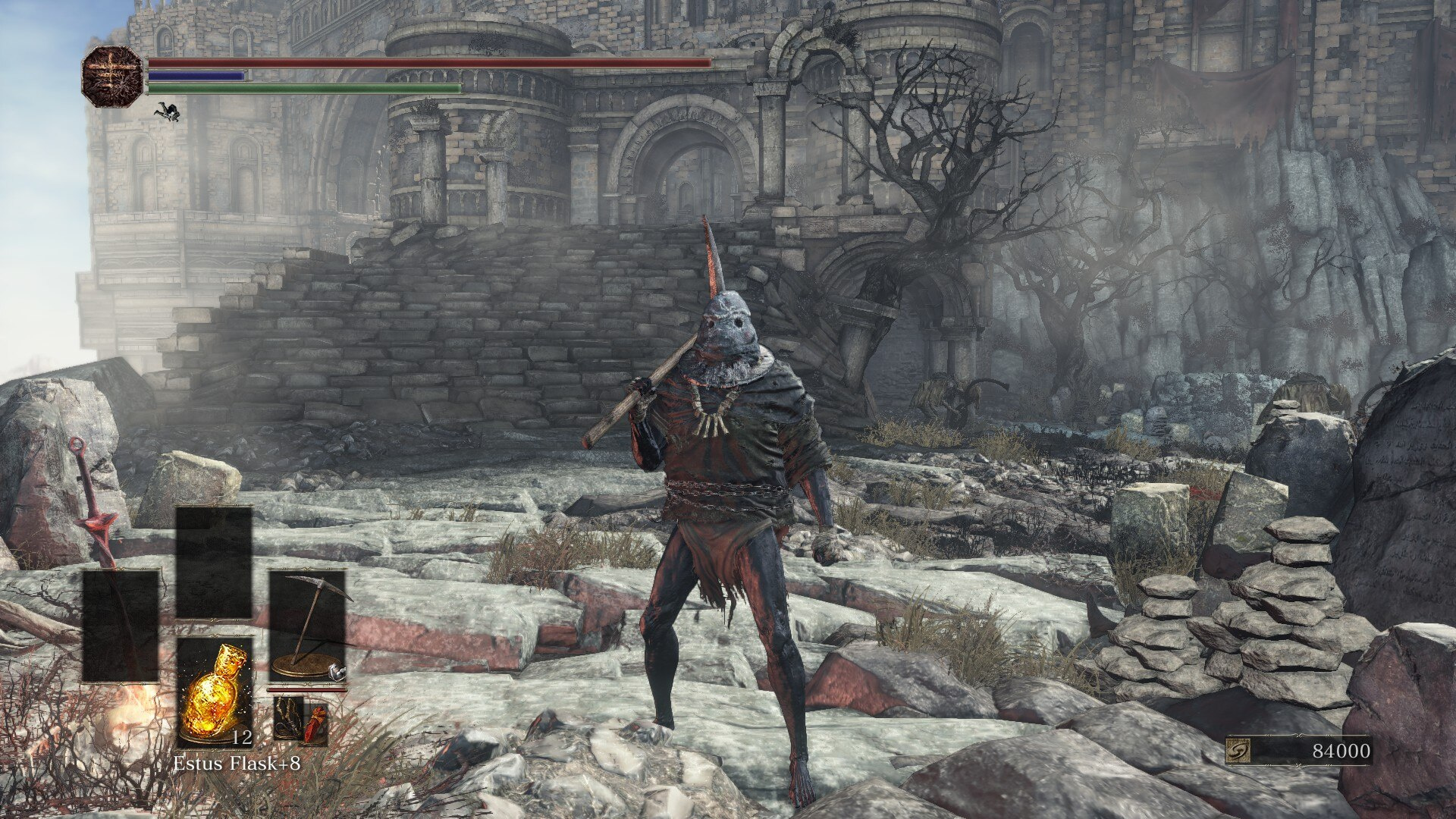Click the octagonal covenant emblem icon

[112, 76]
